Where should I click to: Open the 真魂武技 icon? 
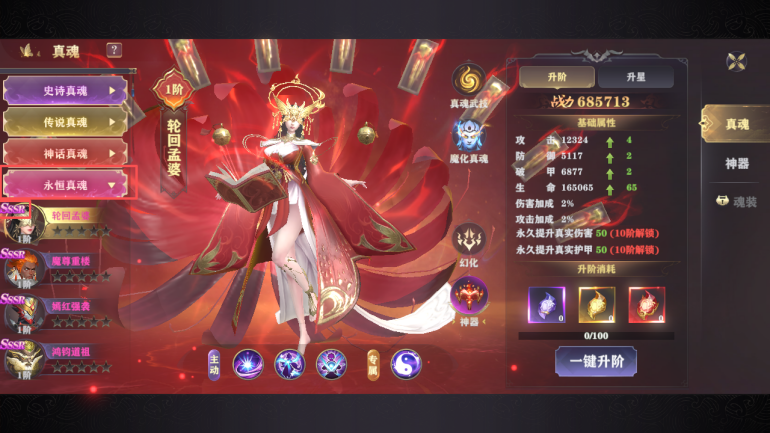pyautogui.click(x=469, y=82)
